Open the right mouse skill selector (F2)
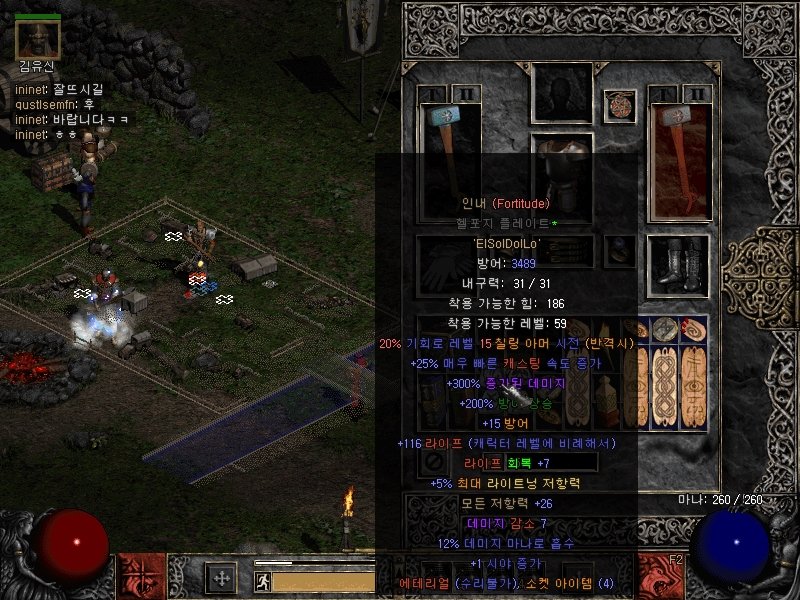This screenshot has height=600, width=800. point(661,577)
